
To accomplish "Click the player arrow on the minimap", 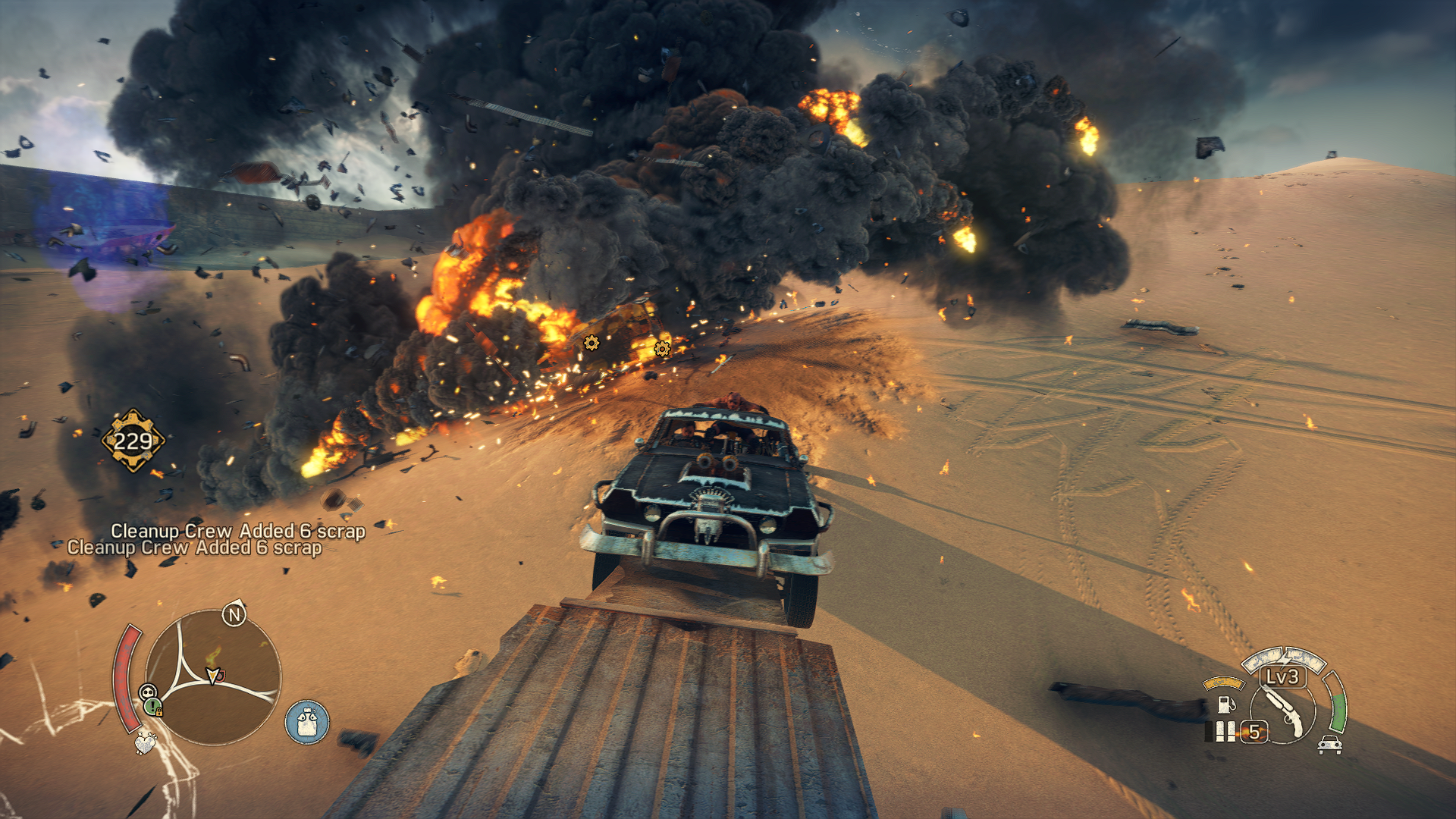I will pyautogui.click(x=215, y=674).
